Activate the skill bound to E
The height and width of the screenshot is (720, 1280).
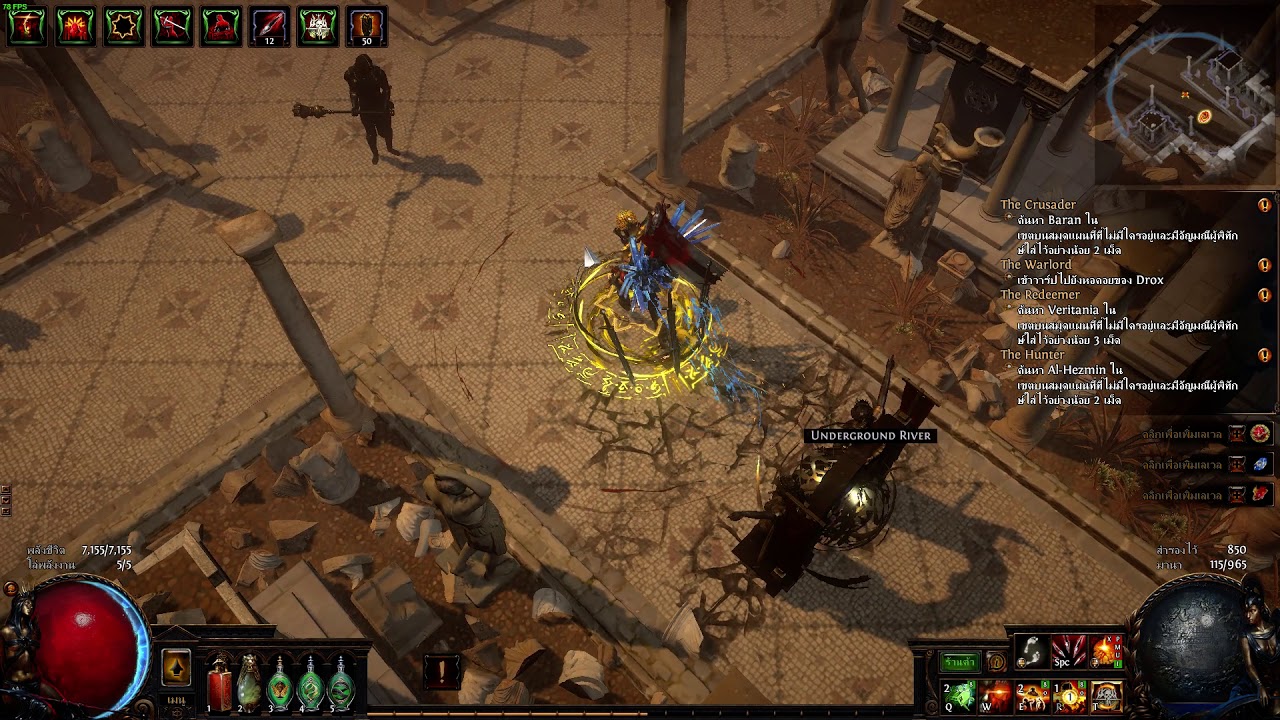click(x=1032, y=696)
